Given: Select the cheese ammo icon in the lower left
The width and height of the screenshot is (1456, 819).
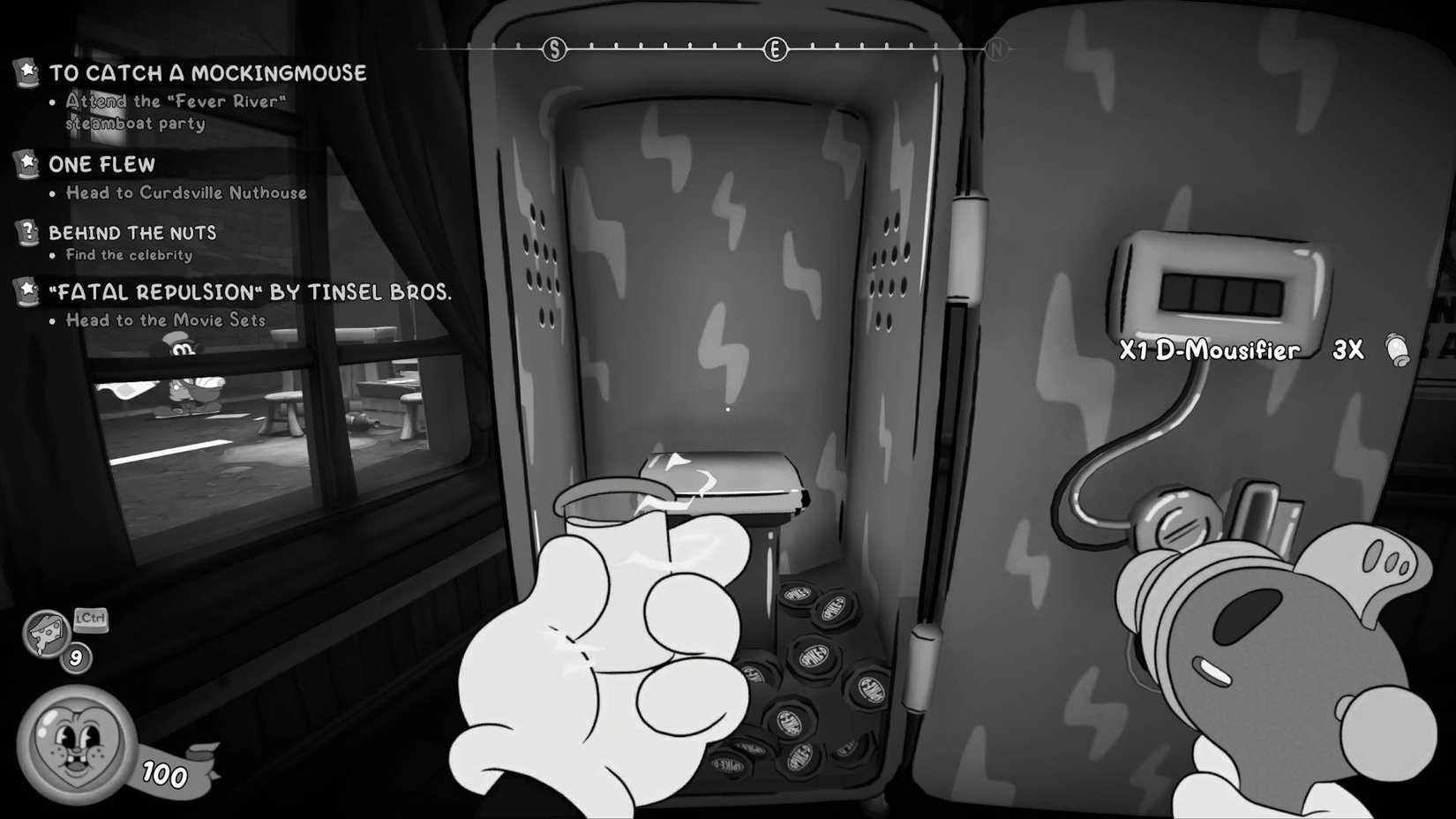Looking at the screenshot, I should tap(46, 635).
